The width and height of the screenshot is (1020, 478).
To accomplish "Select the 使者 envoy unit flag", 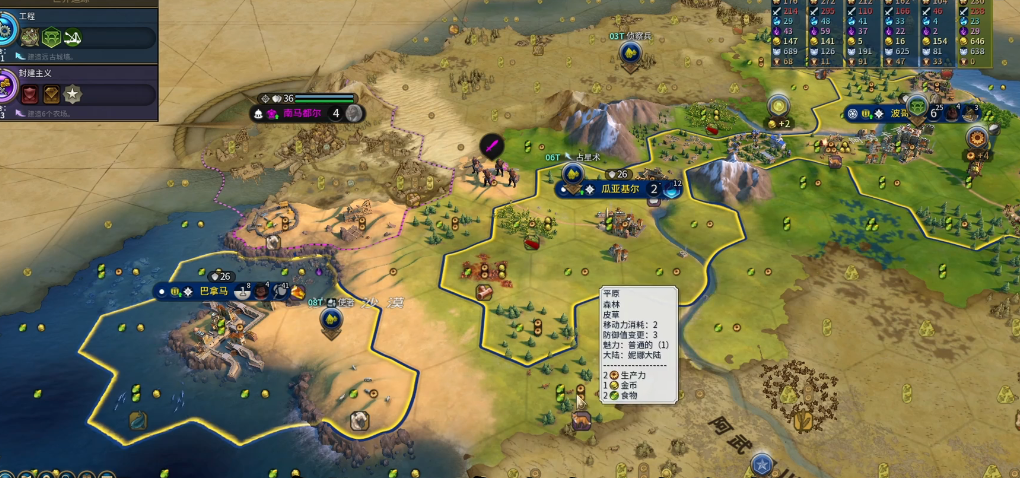I will (x=329, y=319).
